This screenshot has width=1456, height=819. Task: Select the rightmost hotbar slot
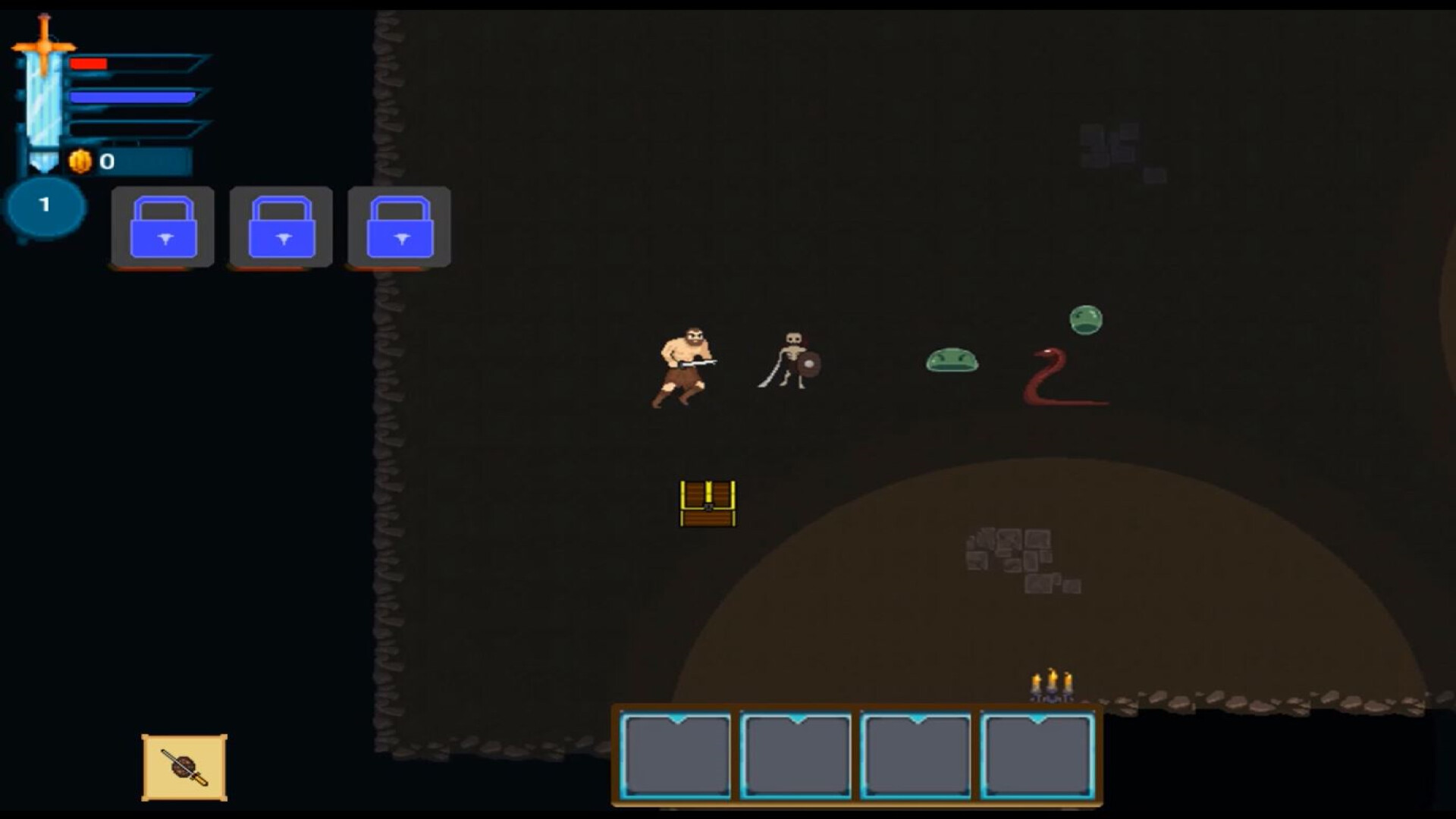pos(1037,755)
